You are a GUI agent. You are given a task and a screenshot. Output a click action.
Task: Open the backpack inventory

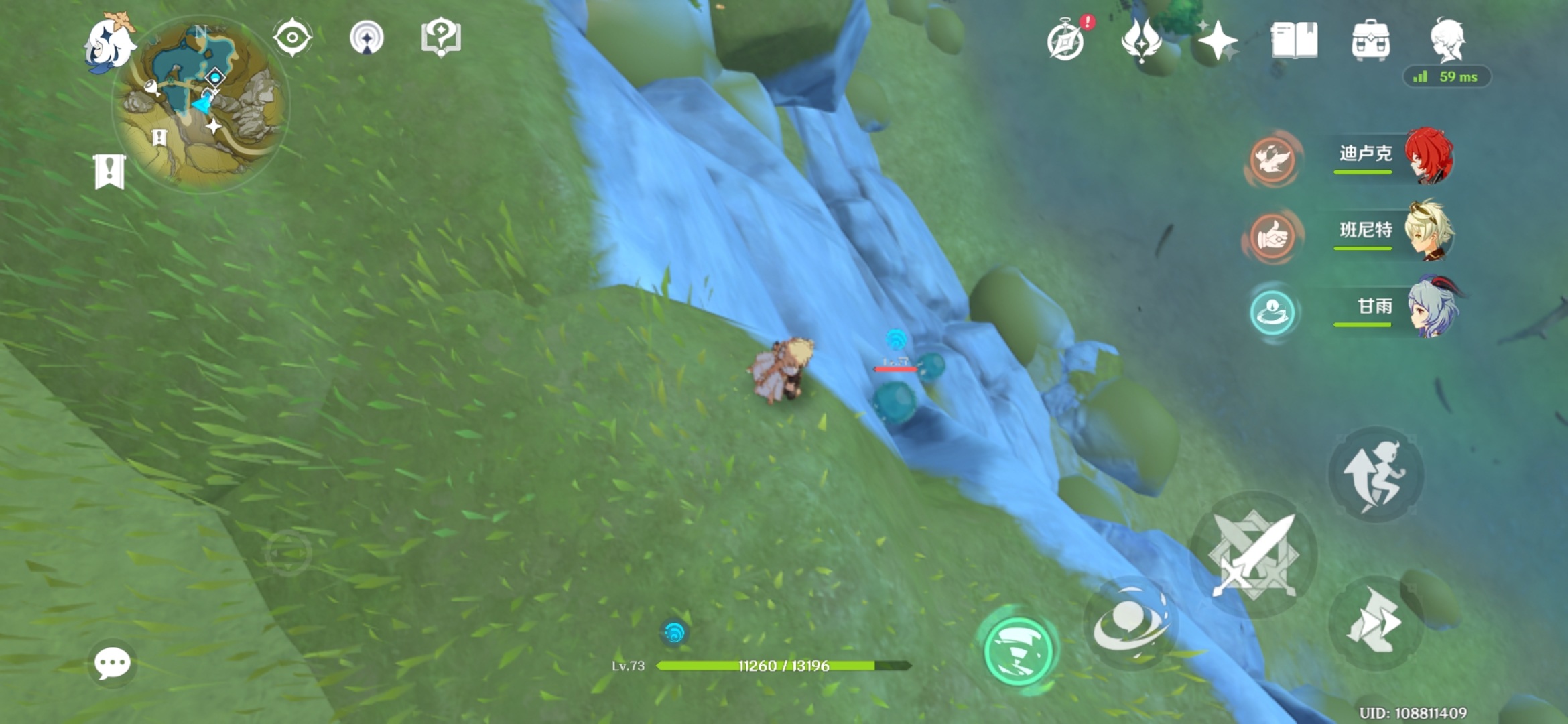coord(1370,40)
